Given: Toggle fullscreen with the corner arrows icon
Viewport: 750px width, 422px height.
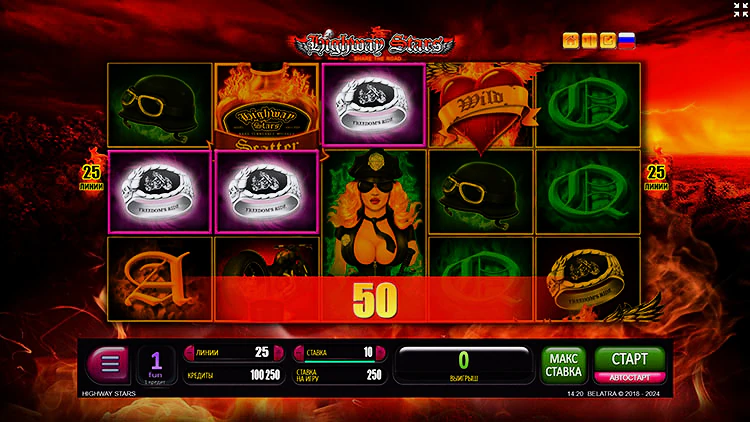Looking at the screenshot, I should [738, 10].
